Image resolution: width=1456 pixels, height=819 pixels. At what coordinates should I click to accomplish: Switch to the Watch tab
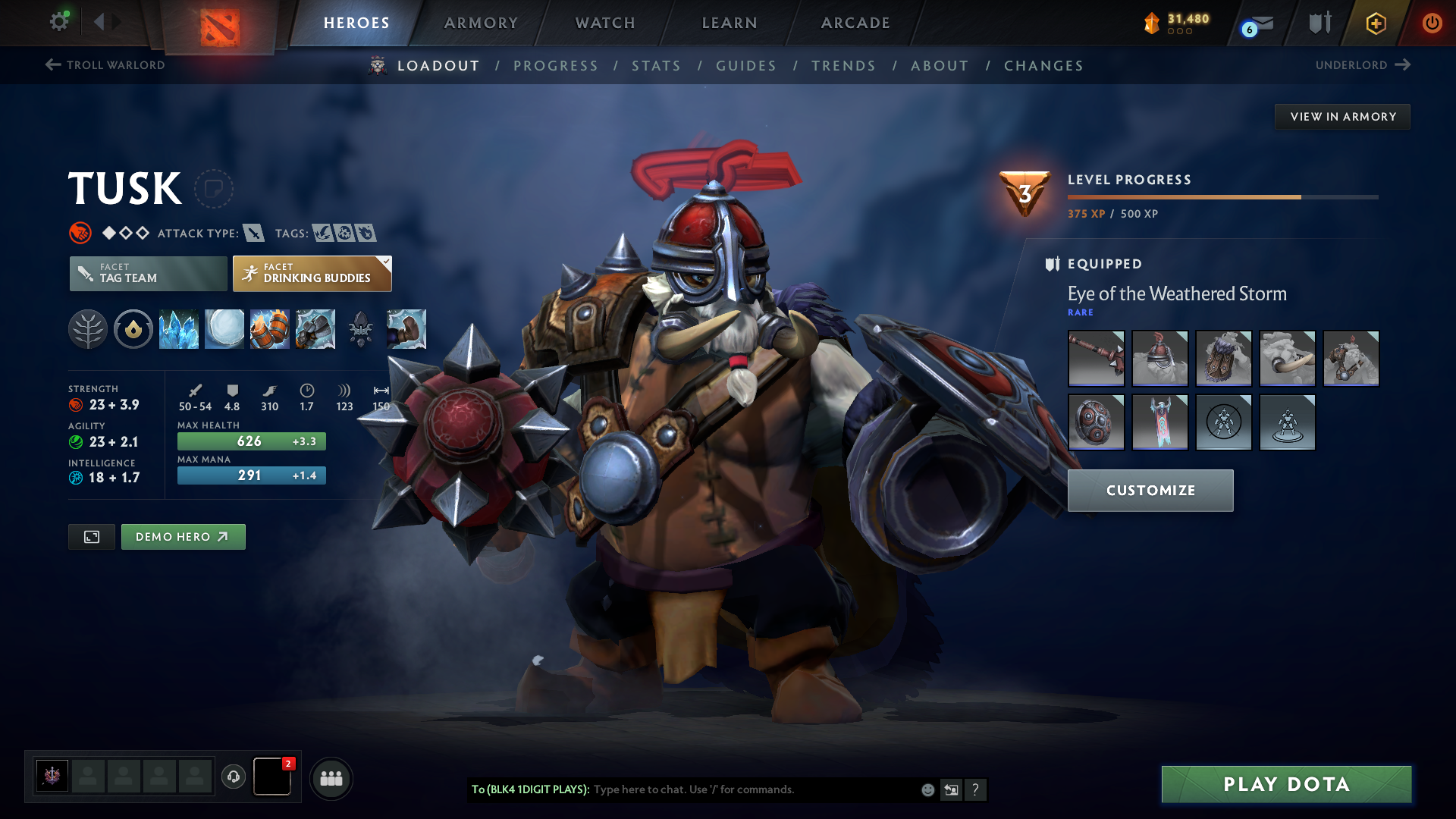point(605,23)
